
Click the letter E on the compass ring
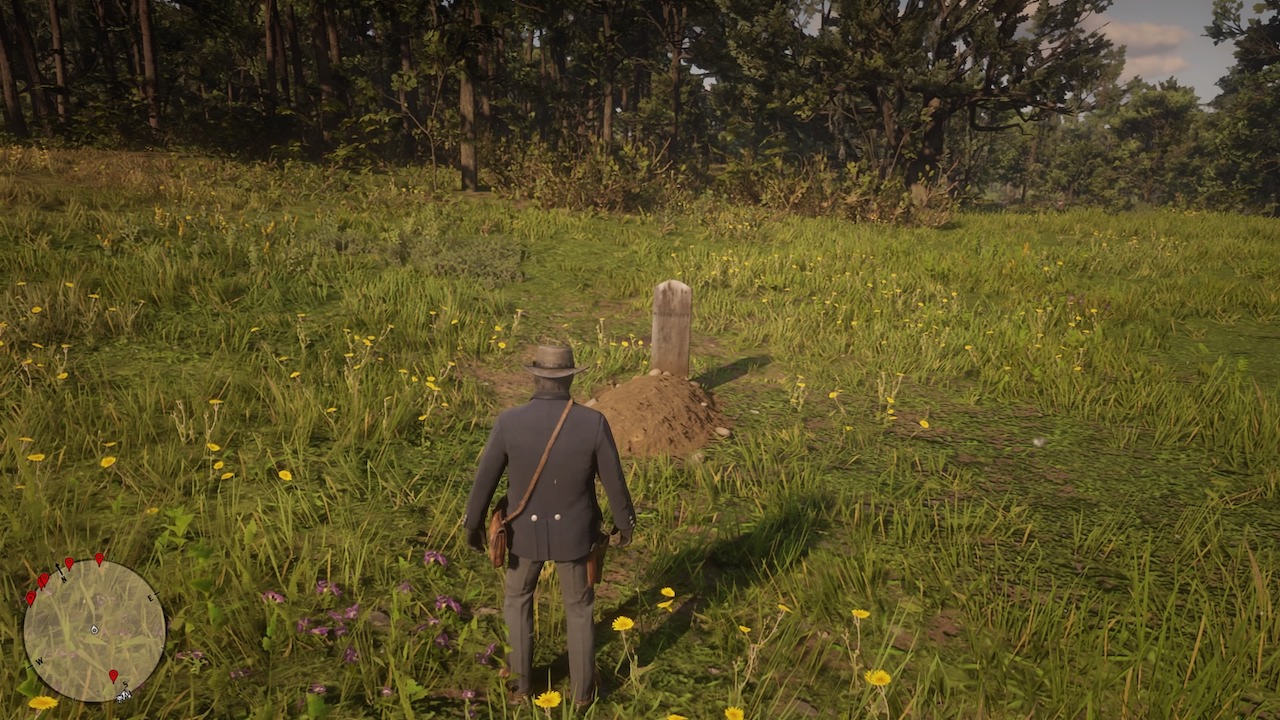click(x=150, y=598)
